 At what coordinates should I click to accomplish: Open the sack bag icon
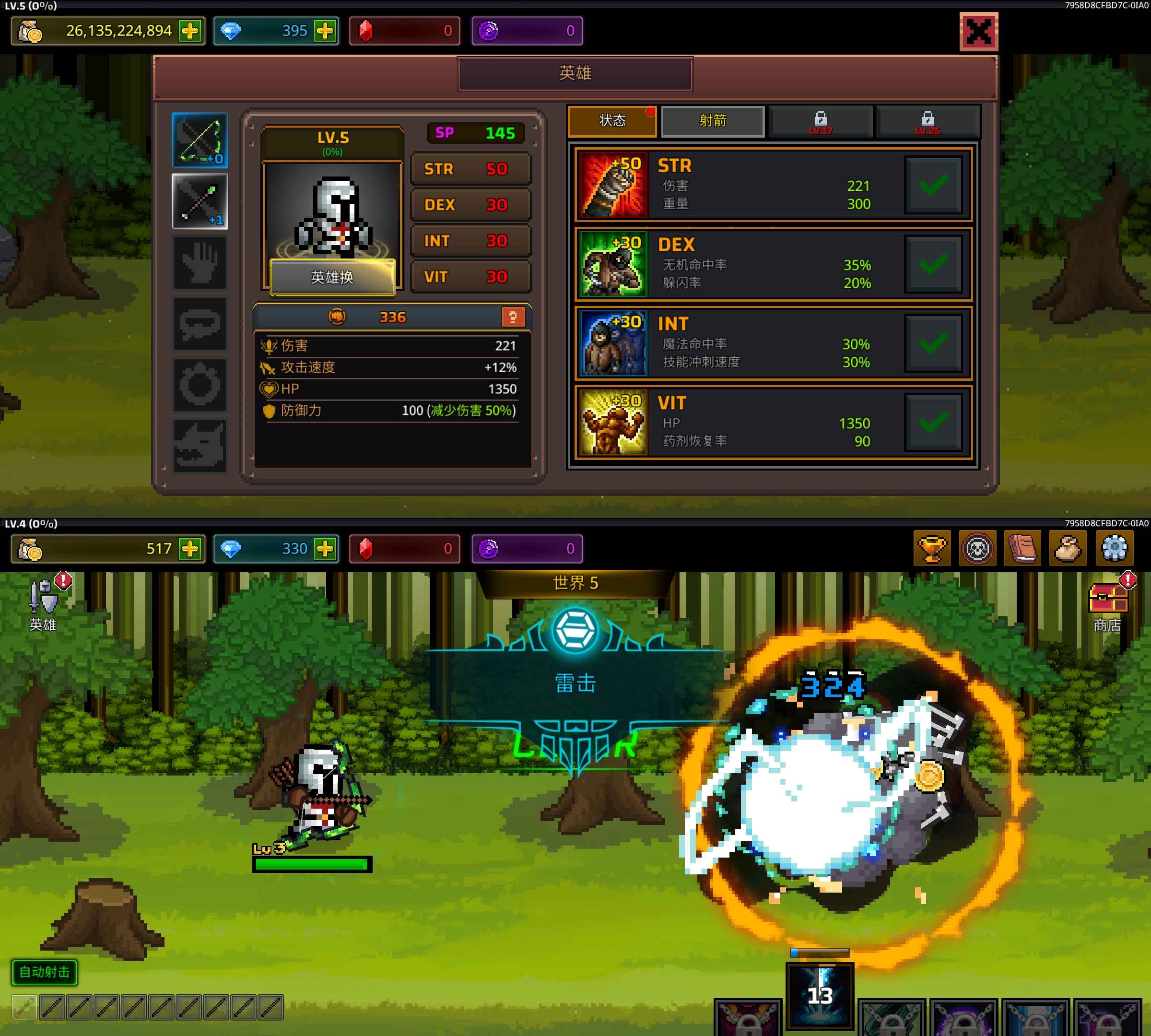[x=1068, y=548]
